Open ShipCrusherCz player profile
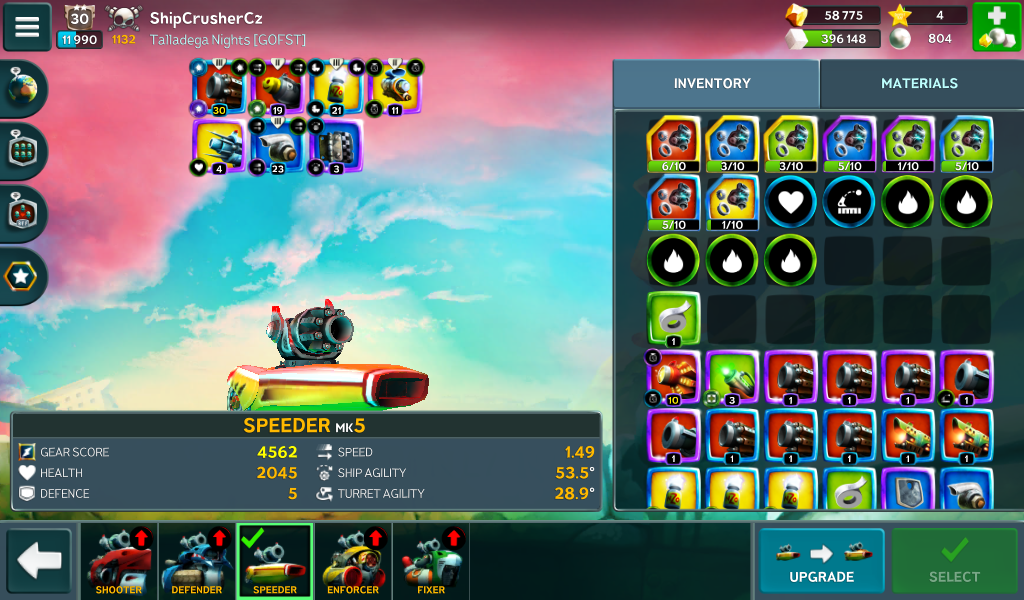 [206, 18]
